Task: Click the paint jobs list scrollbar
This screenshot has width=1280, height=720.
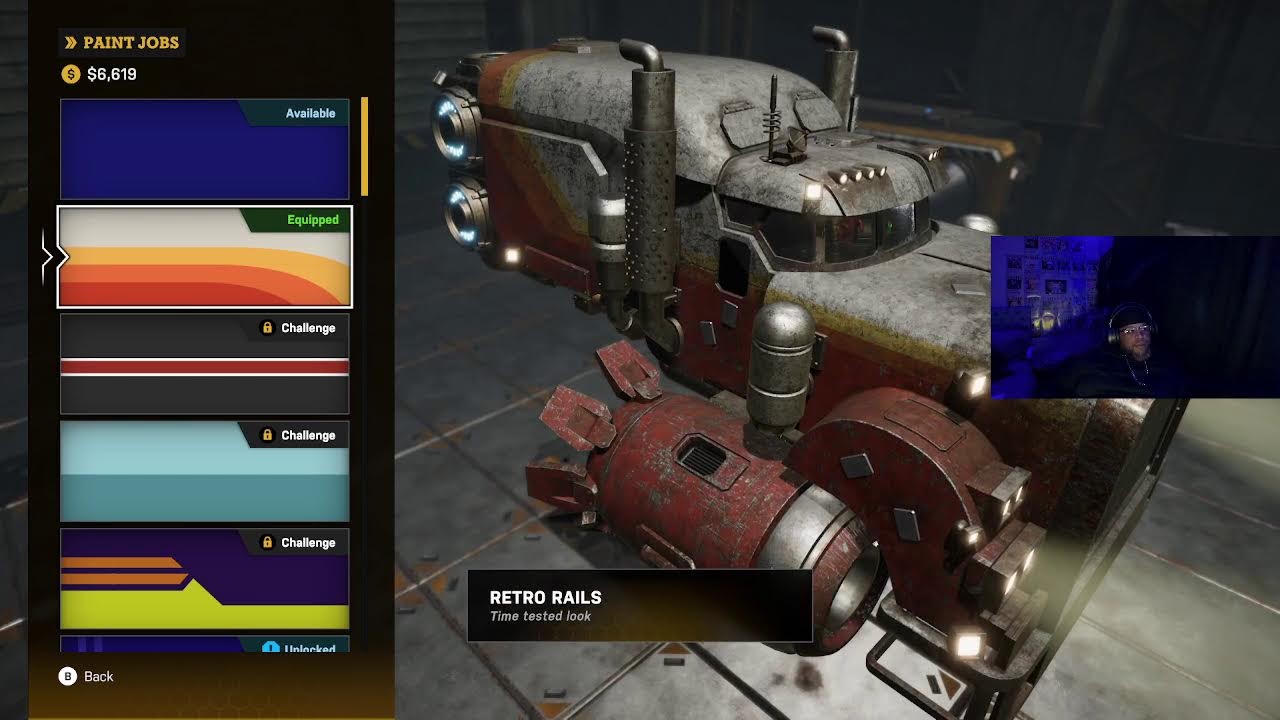Action: click(x=365, y=147)
